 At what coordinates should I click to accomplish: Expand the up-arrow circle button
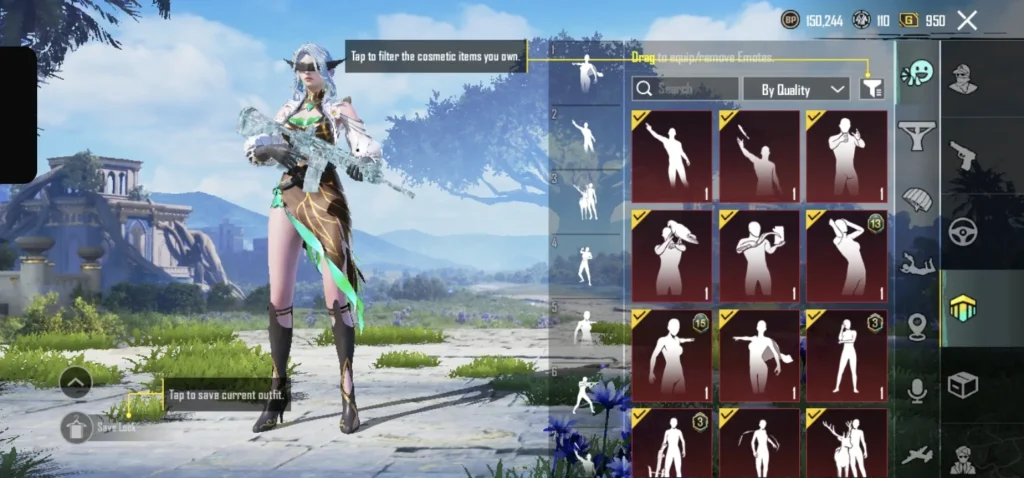pos(76,381)
